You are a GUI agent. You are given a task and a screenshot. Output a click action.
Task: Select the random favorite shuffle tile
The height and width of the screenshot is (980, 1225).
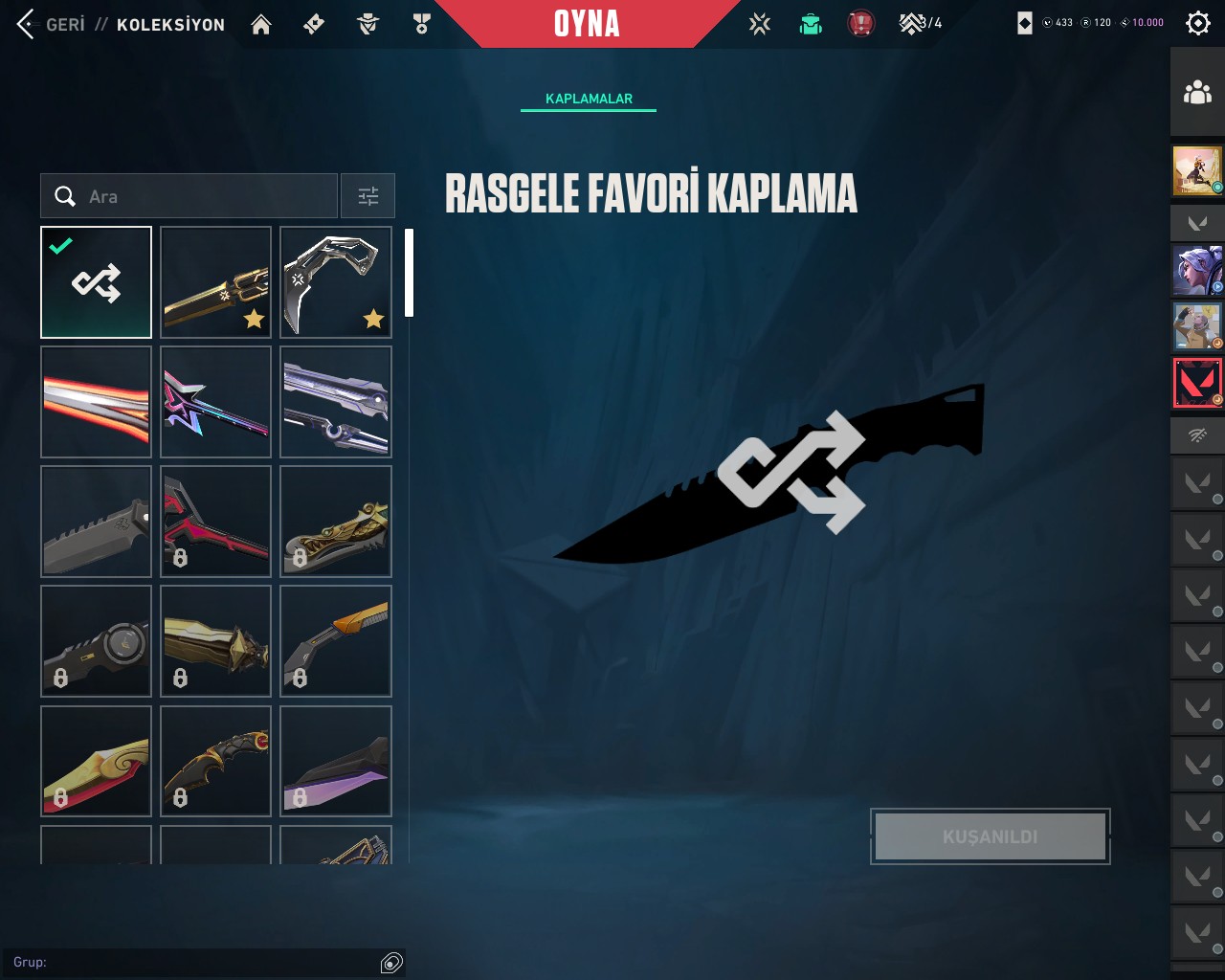pyautogui.click(x=97, y=282)
